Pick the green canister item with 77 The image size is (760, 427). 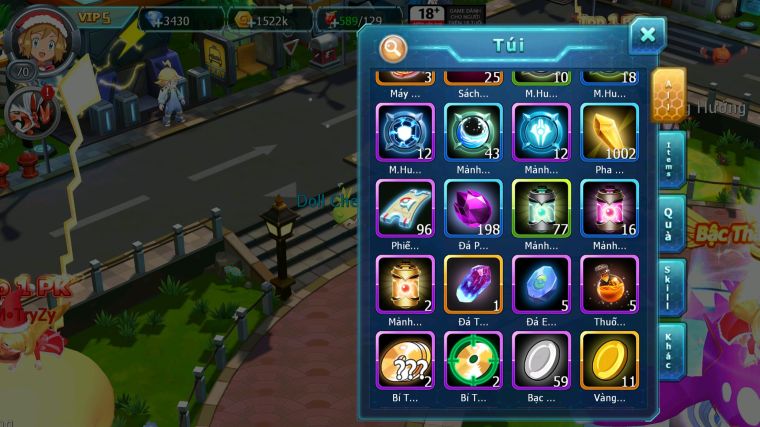541,208
